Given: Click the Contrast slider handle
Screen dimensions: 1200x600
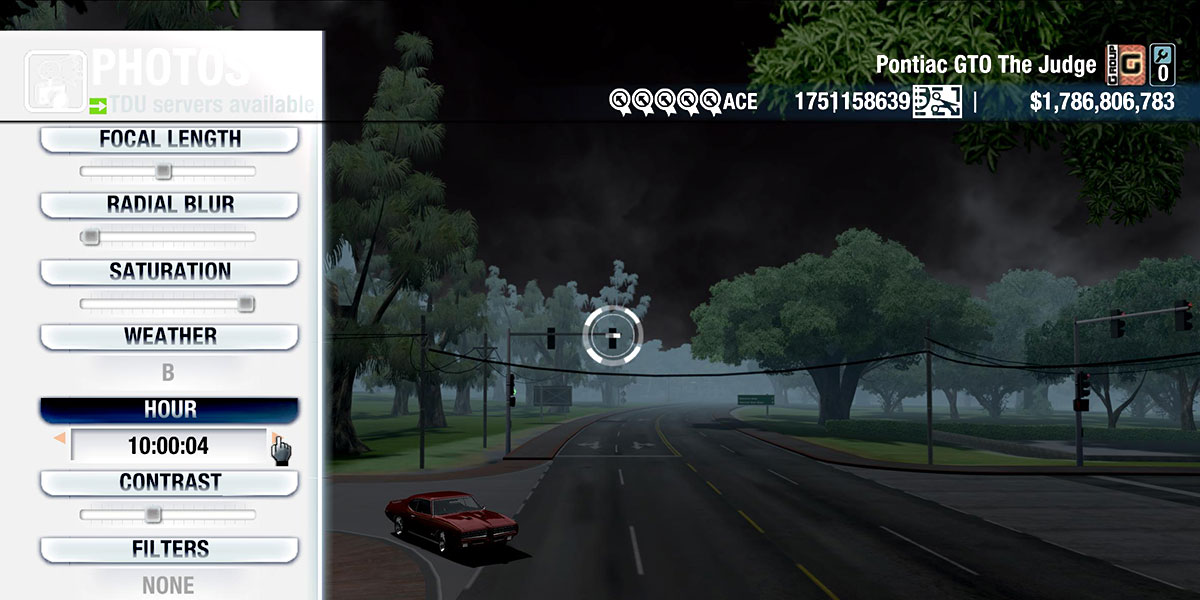Looking at the screenshot, I should [152, 515].
